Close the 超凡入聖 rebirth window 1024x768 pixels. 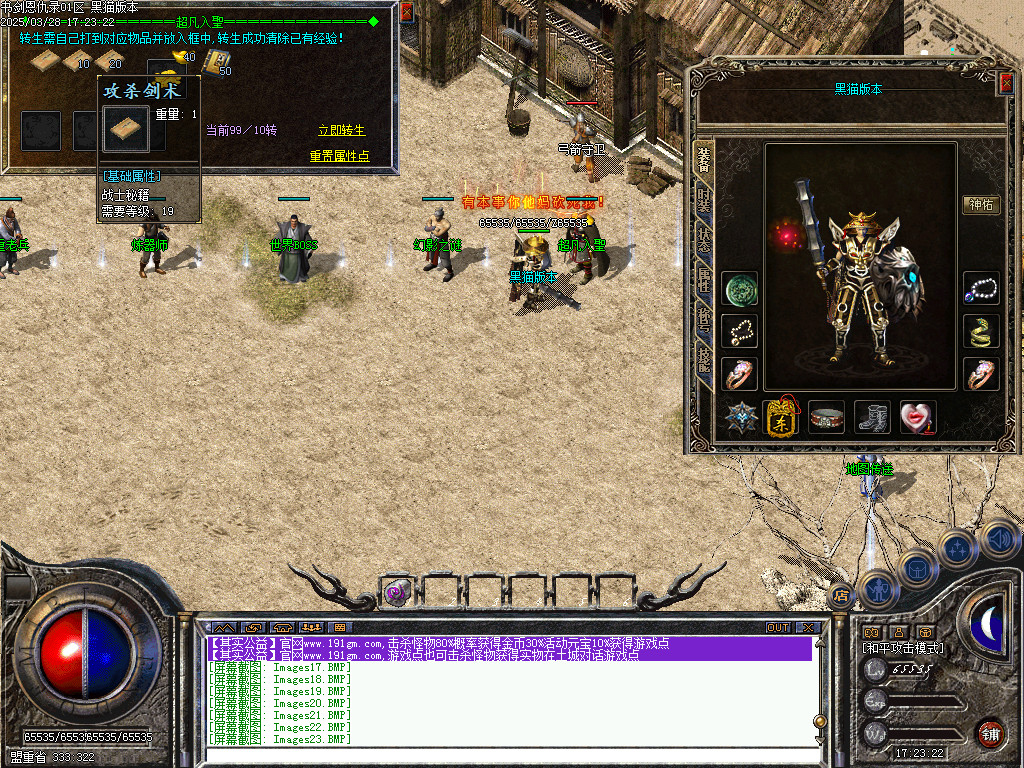coord(406,12)
